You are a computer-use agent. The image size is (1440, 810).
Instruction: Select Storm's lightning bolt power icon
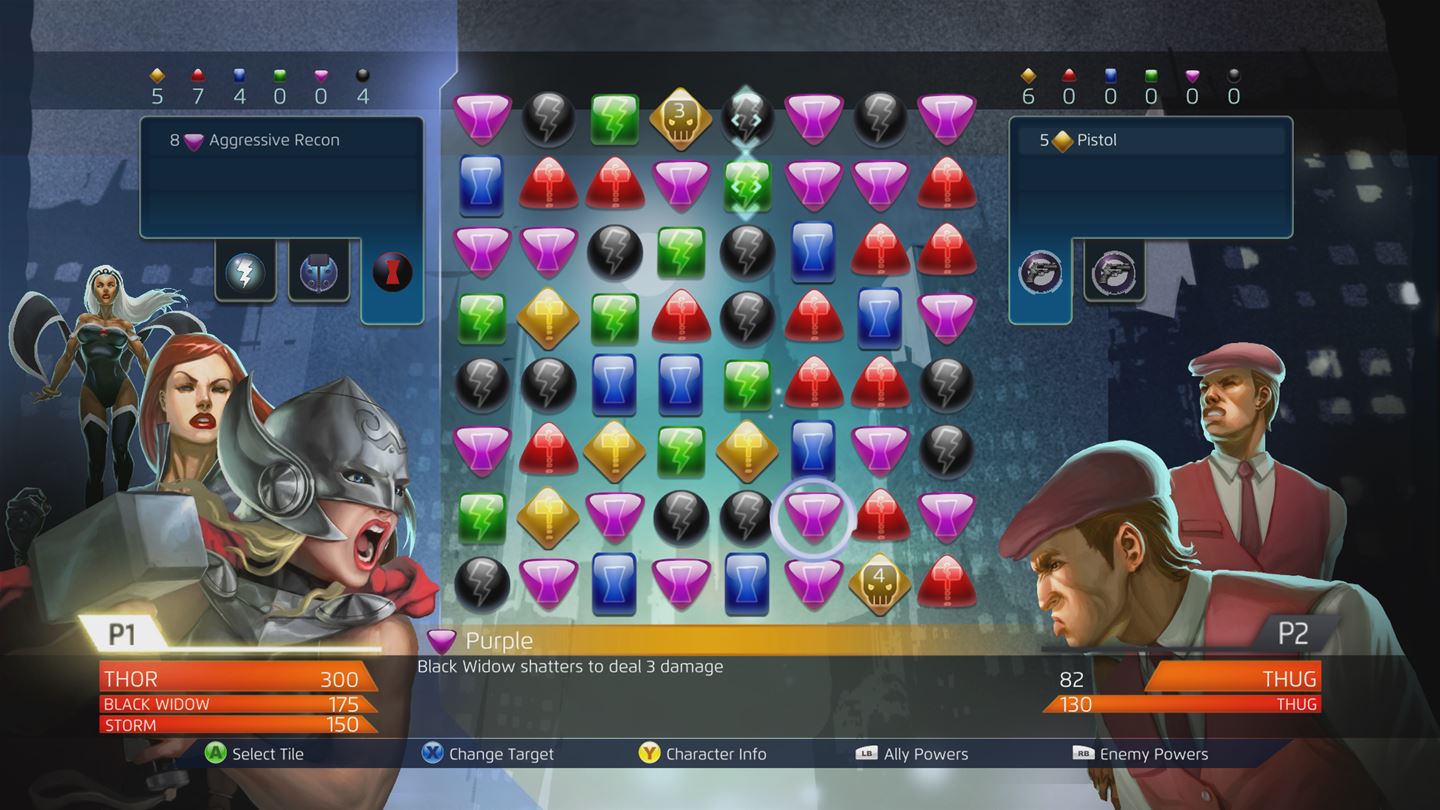pyautogui.click(x=246, y=271)
